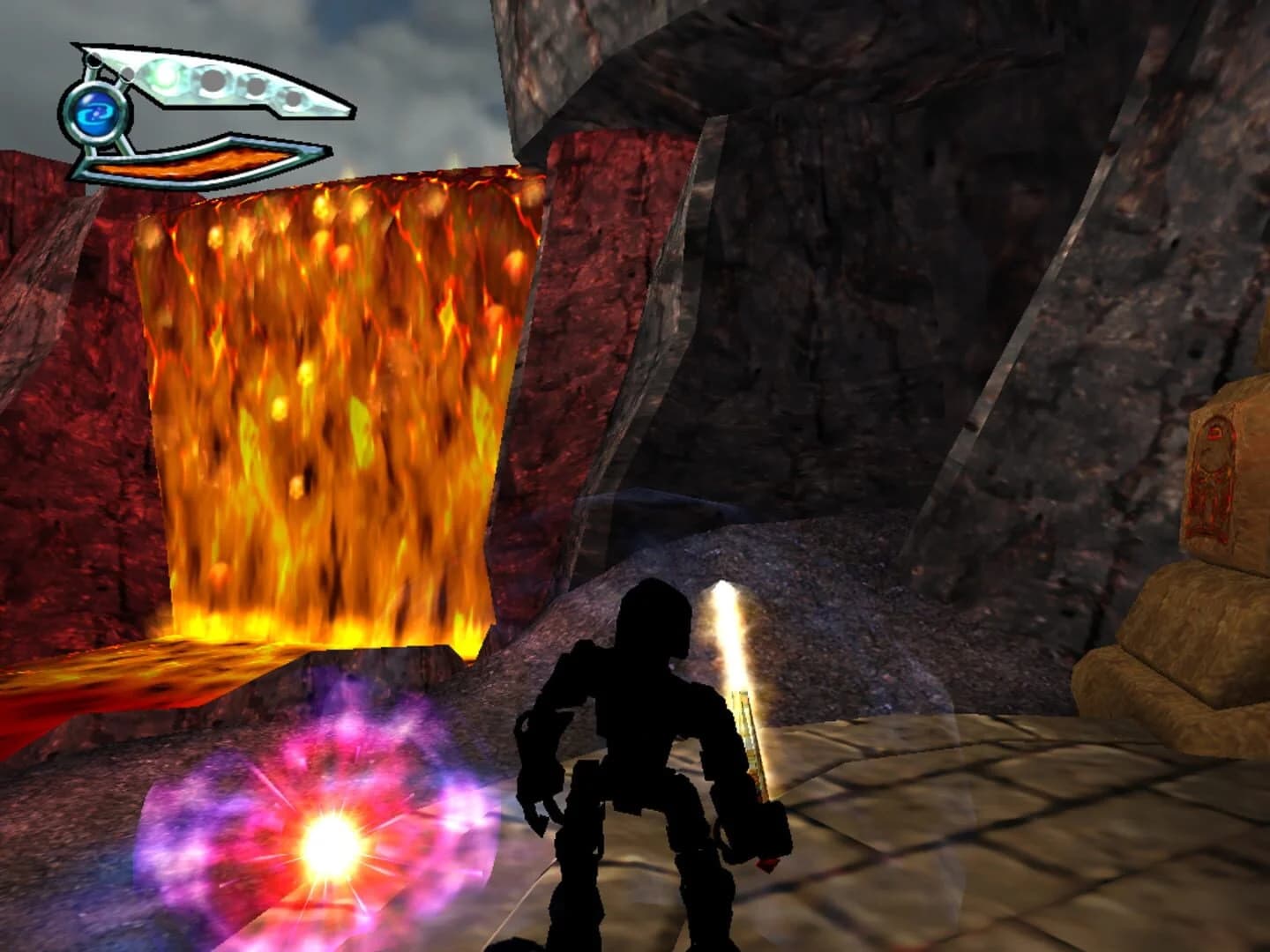Click the swirling emblem inside the blue orb
1270x952 pixels.
click(x=94, y=114)
